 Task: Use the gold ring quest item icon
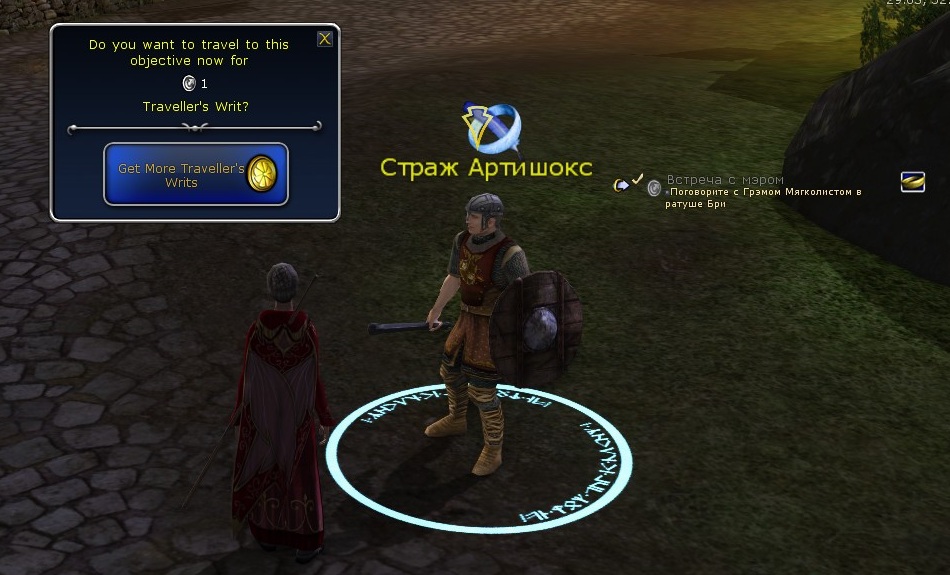pos(912,181)
